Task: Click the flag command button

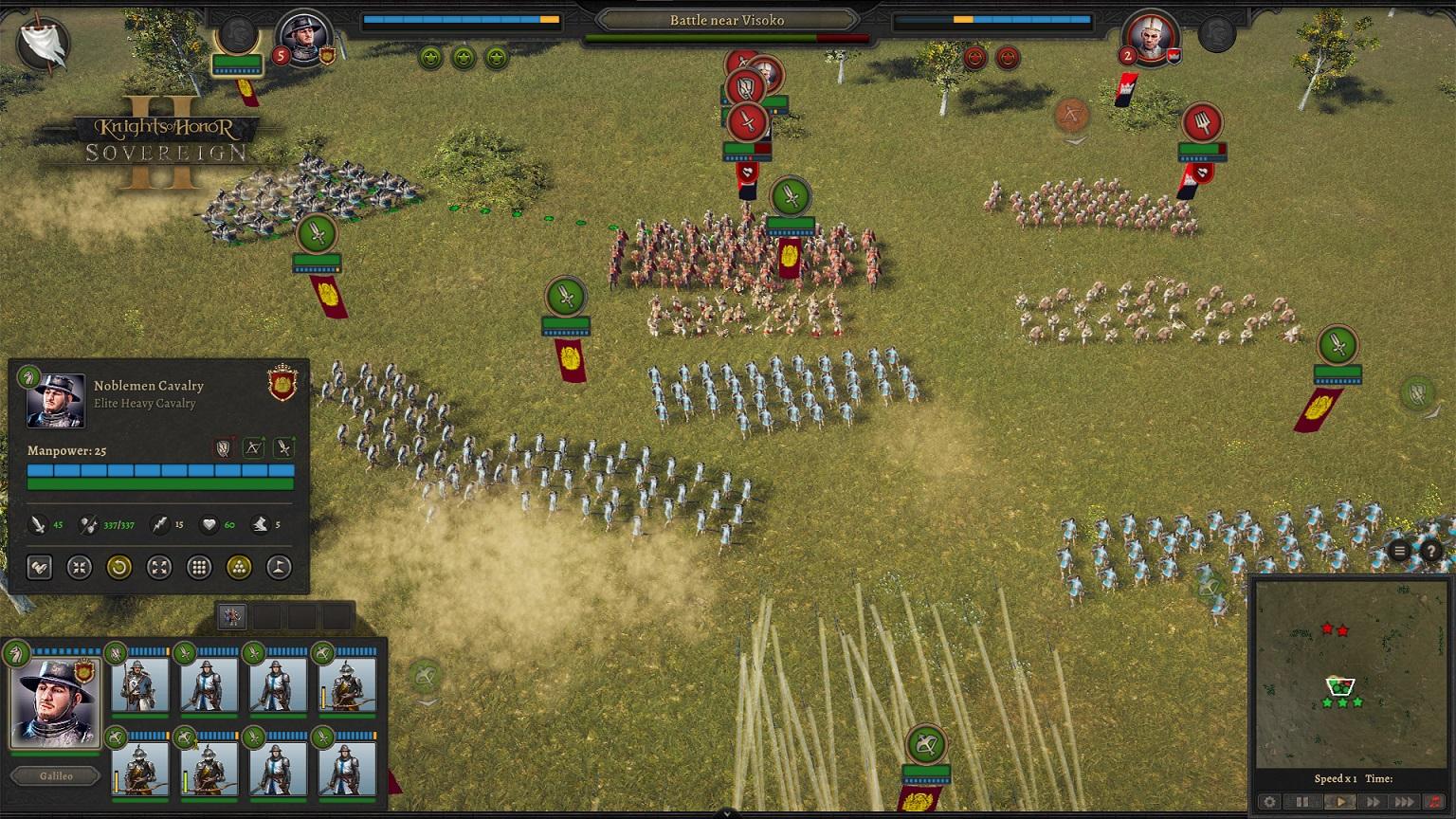Action: [279, 568]
